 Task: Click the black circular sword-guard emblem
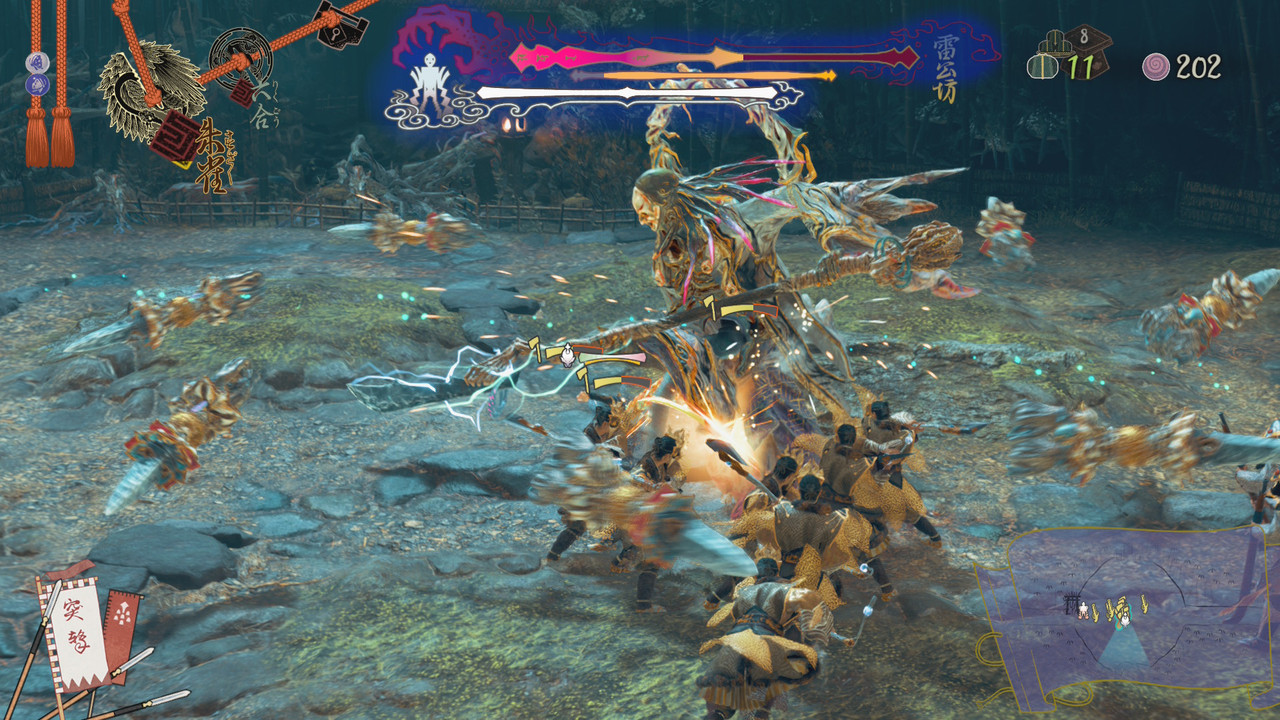click(x=238, y=55)
